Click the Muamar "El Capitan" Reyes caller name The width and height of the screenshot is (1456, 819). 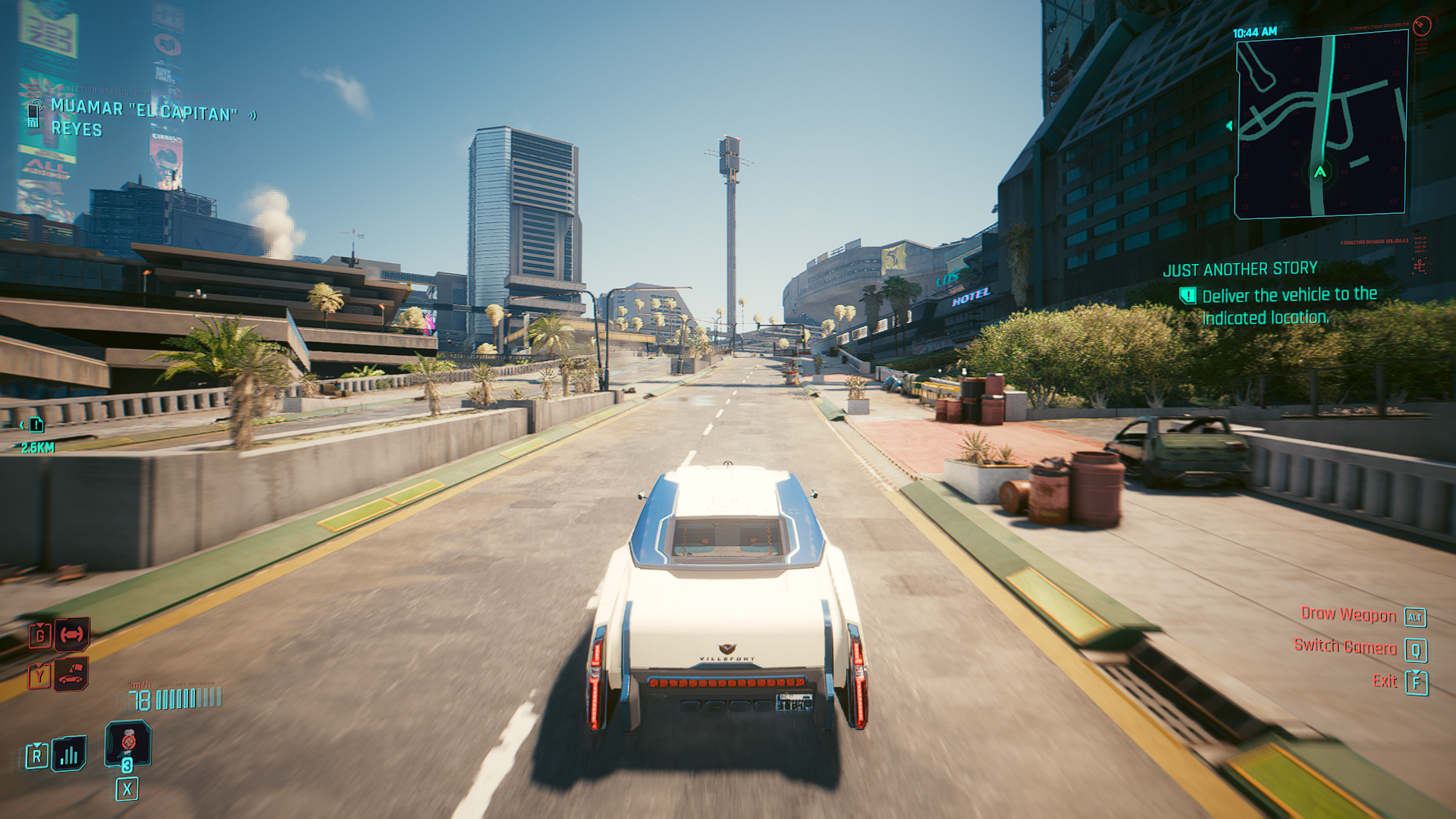pyautogui.click(x=143, y=118)
